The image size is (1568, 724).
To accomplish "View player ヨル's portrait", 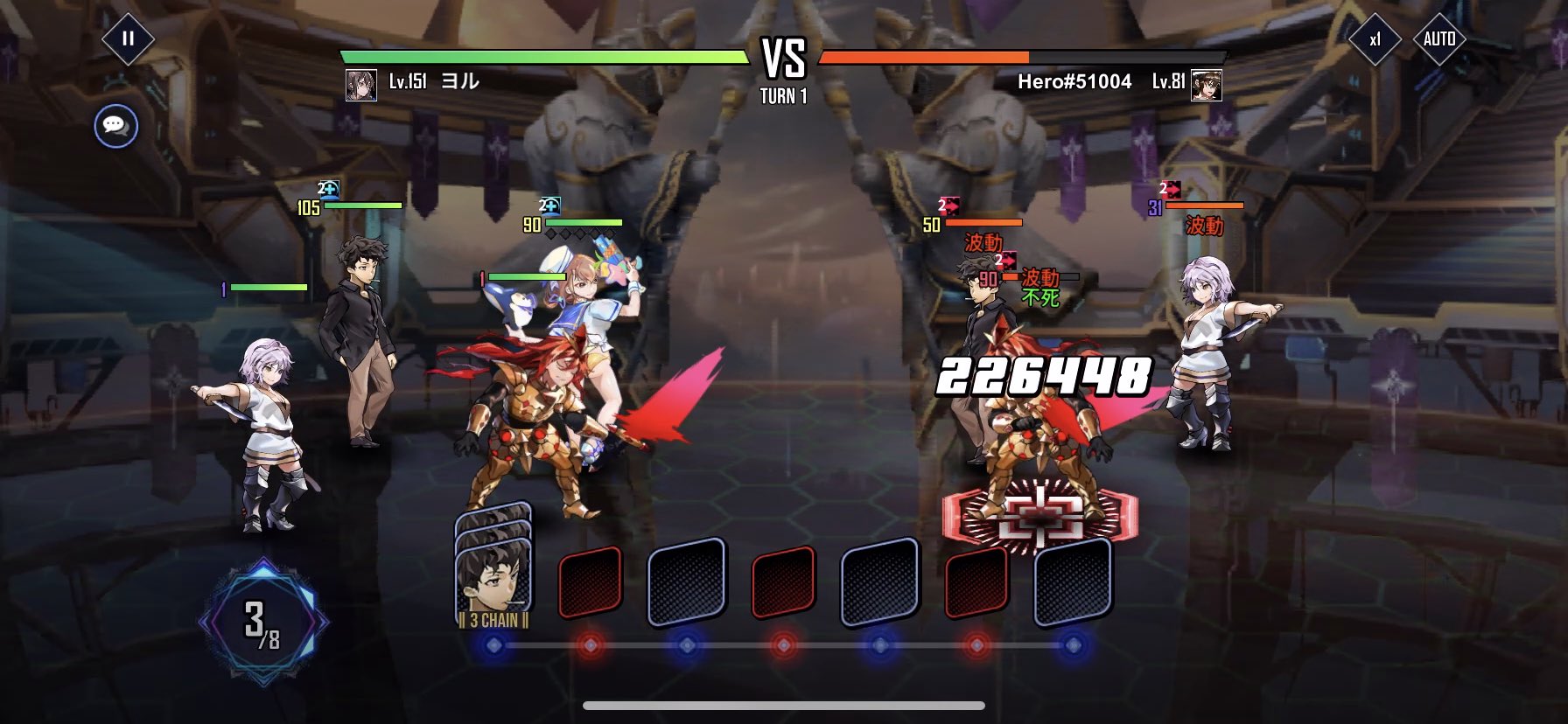I will click(361, 85).
